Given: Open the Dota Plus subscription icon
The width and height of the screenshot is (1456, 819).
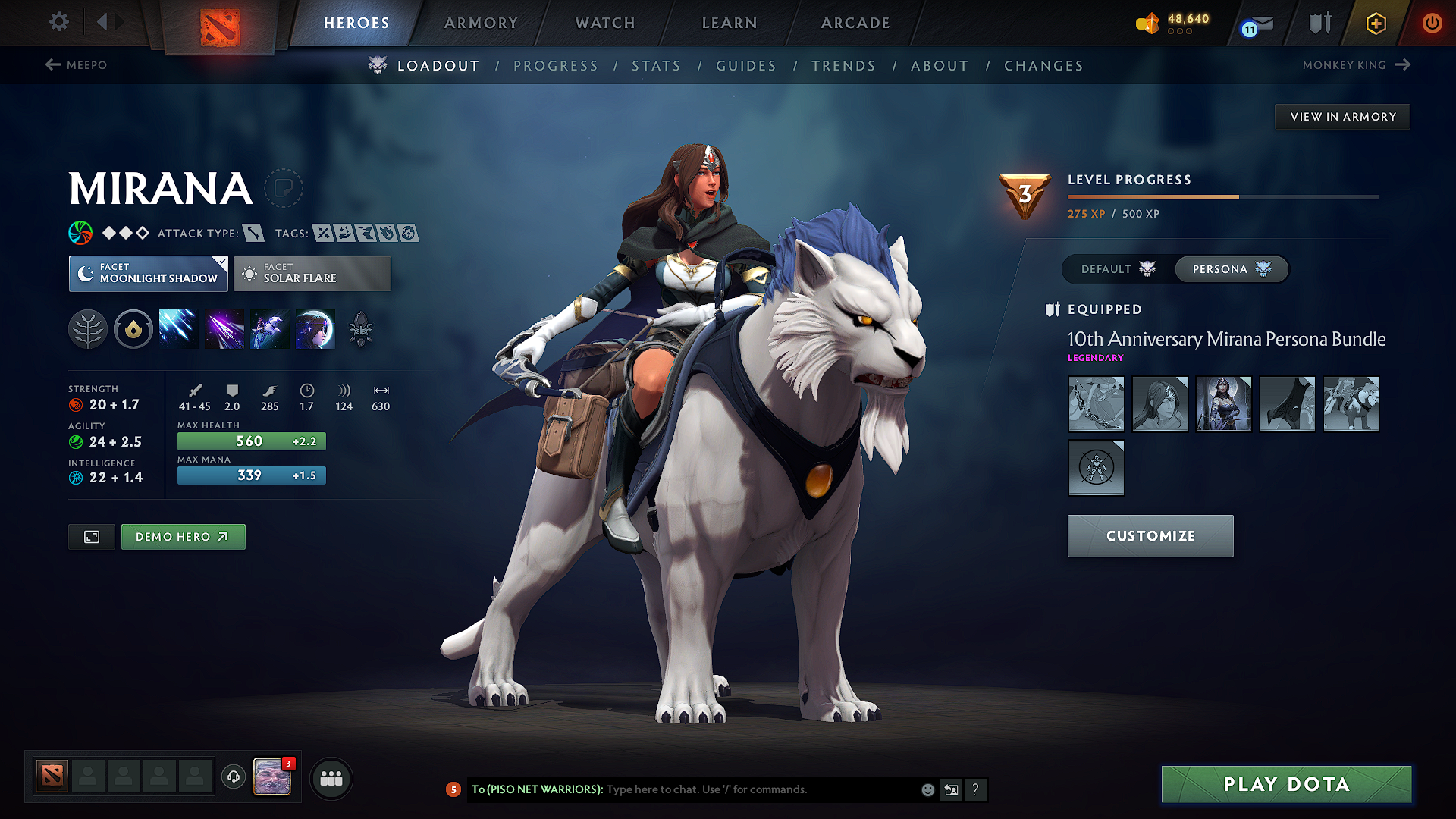Looking at the screenshot, I should (x=1375, y=23).
